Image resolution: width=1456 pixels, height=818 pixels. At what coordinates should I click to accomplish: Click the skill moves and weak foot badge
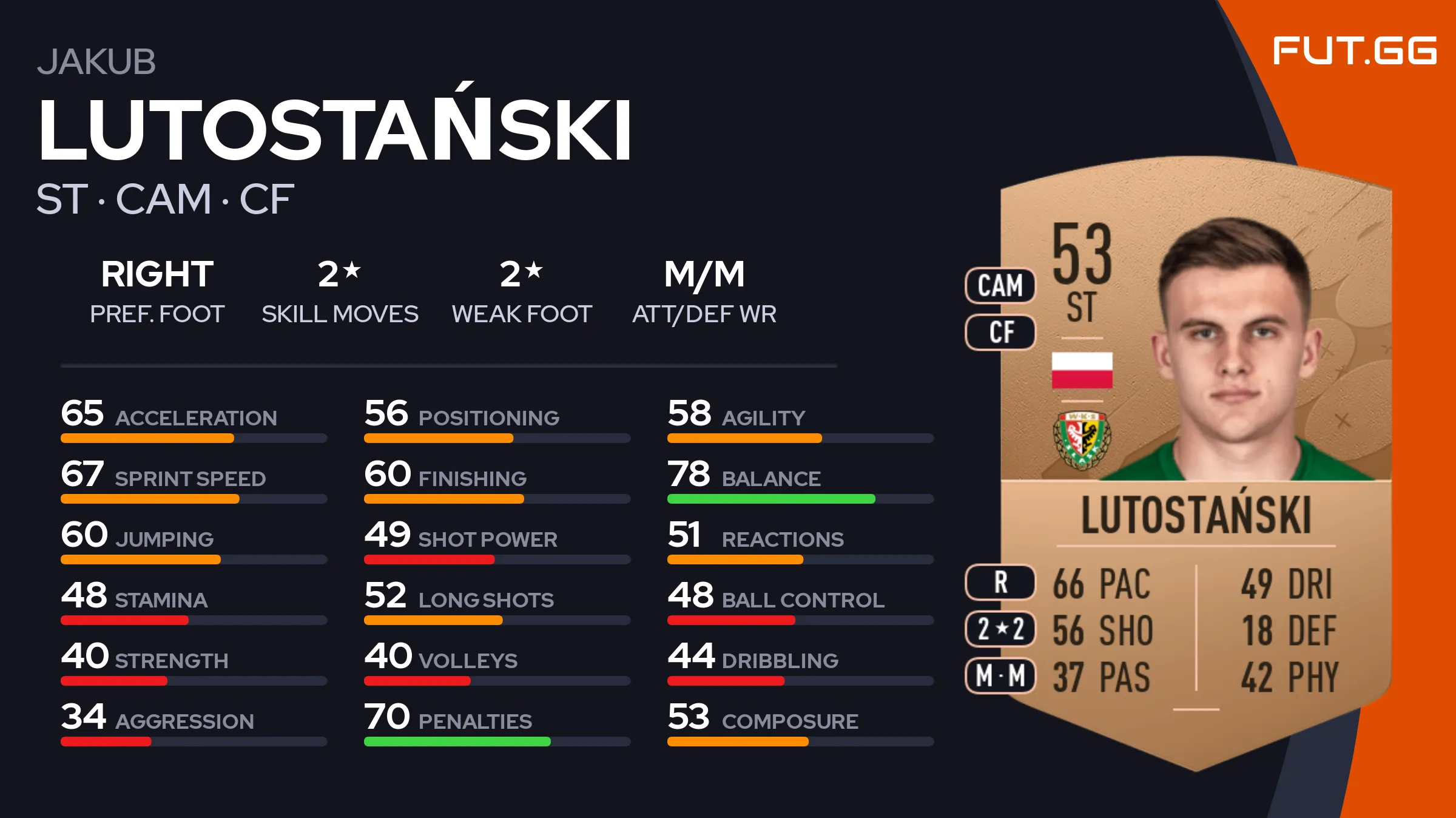pos(1000,629)
